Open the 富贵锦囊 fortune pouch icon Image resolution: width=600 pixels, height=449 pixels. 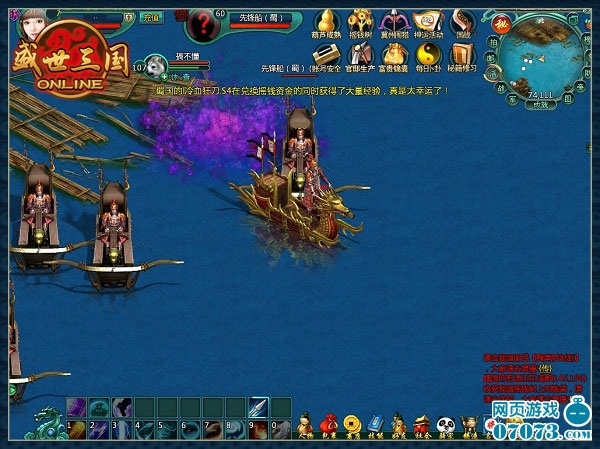(x=394, y=56)
